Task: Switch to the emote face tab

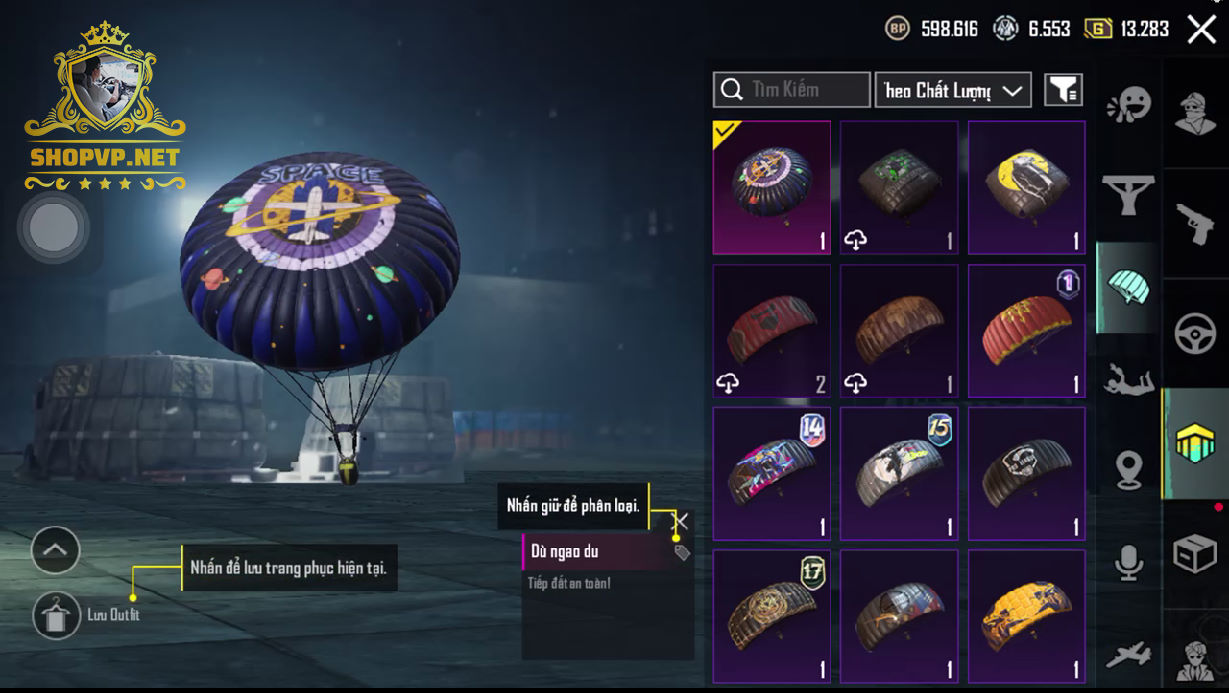Action: (x=1128, y=105)
